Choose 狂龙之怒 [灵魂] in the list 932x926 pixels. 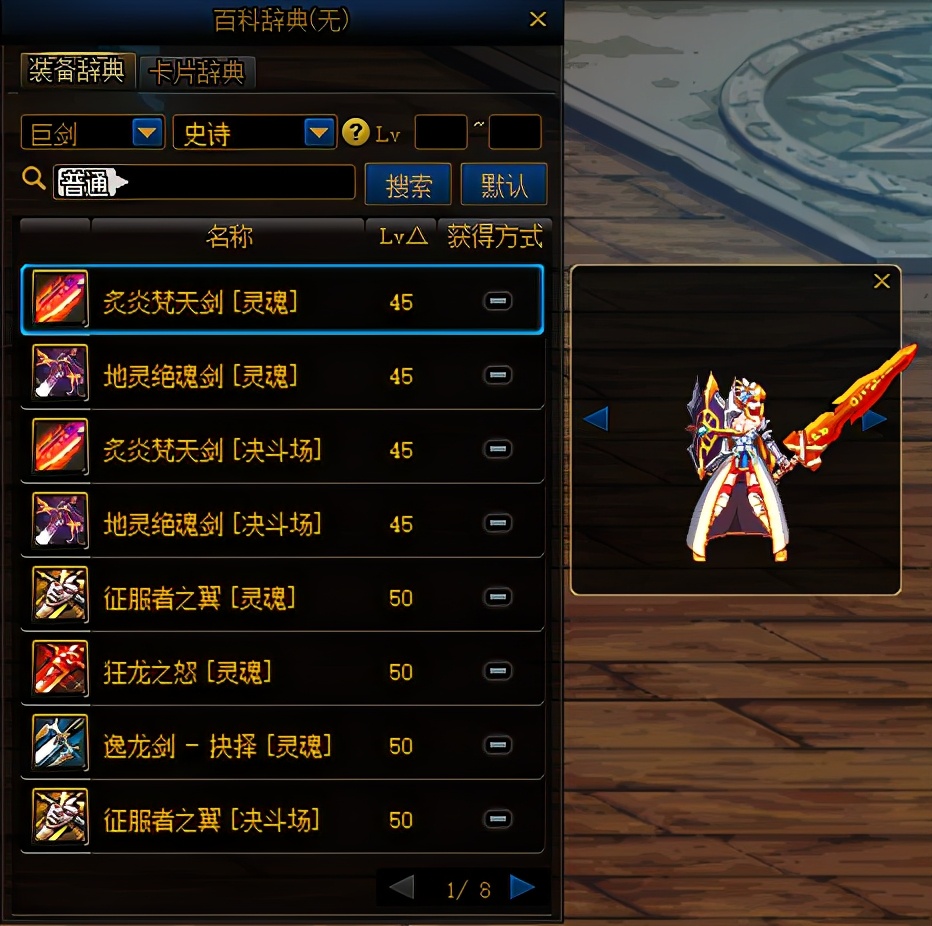coord(282,671)
